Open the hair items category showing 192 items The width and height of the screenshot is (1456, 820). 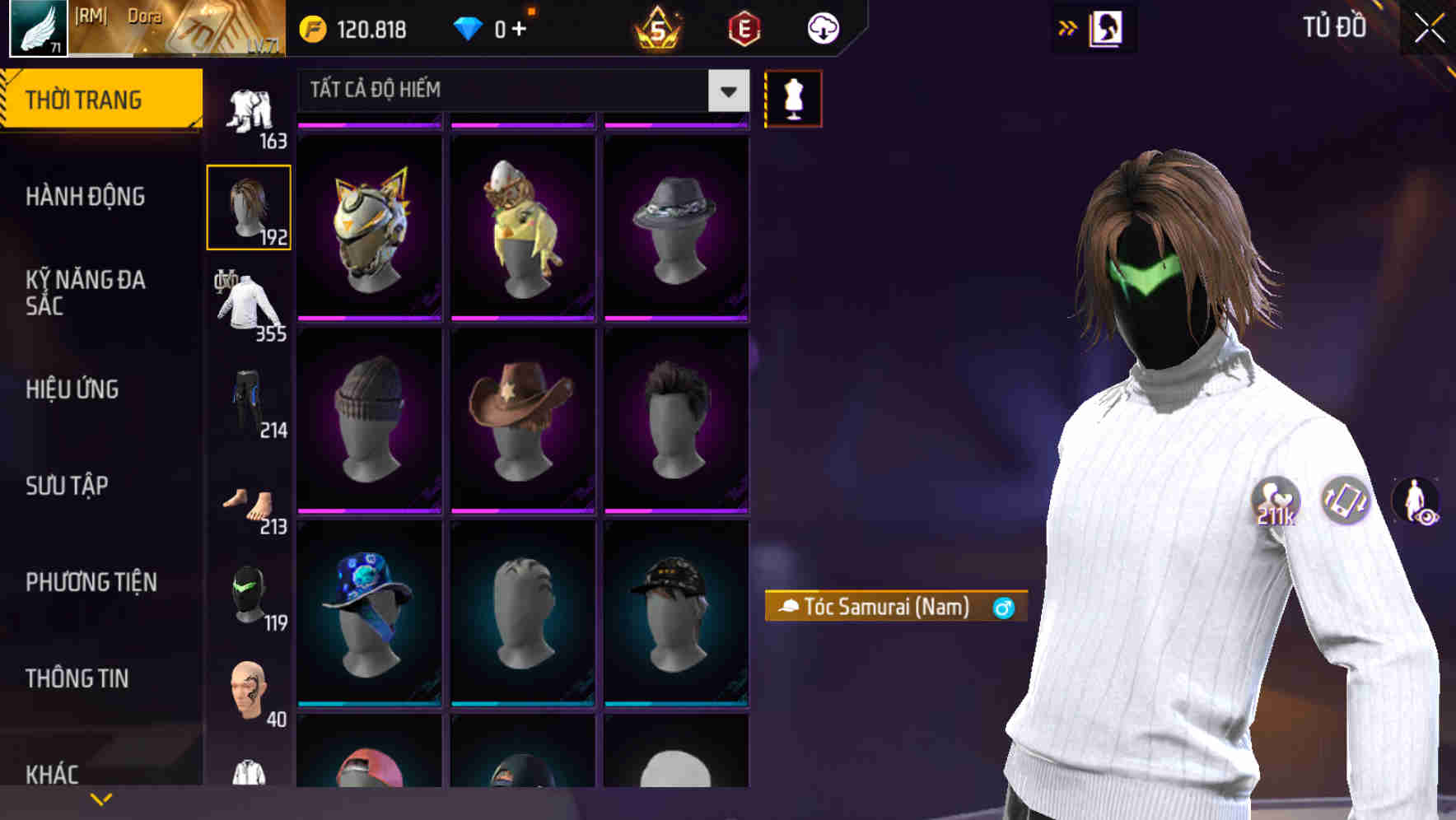coord(249,206)
